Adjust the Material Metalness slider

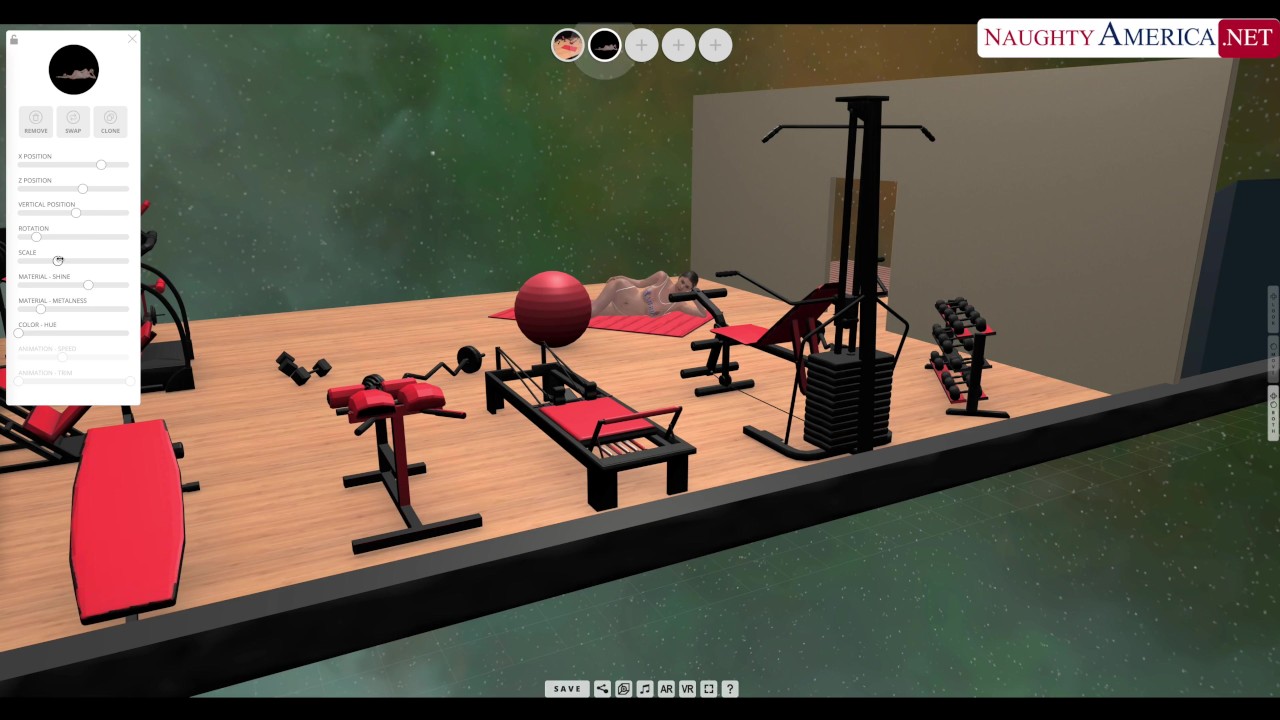pyautogui.click(x=40, y=309)
